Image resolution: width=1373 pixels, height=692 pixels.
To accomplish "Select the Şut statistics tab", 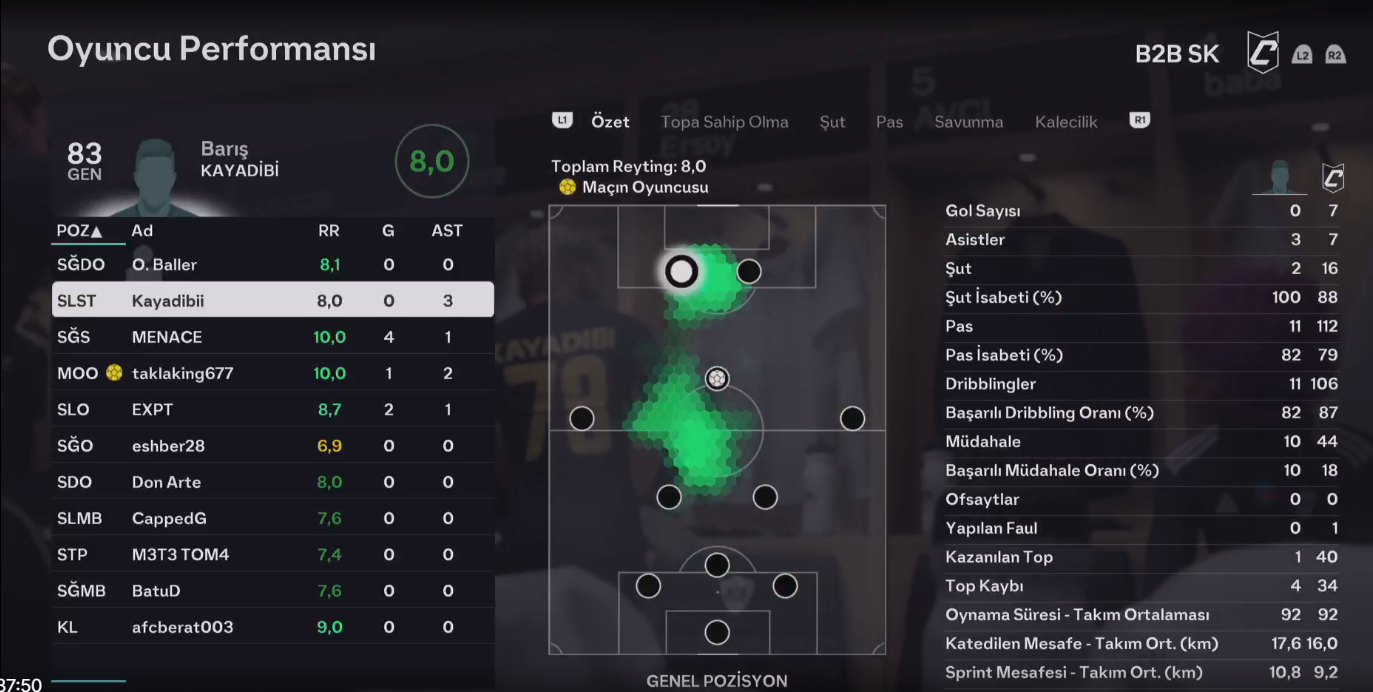I will (x=832, y=122).
